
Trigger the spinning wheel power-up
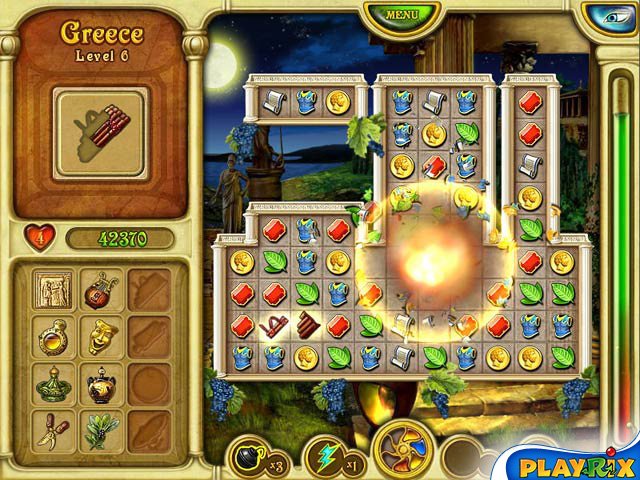tap(403, 450)
